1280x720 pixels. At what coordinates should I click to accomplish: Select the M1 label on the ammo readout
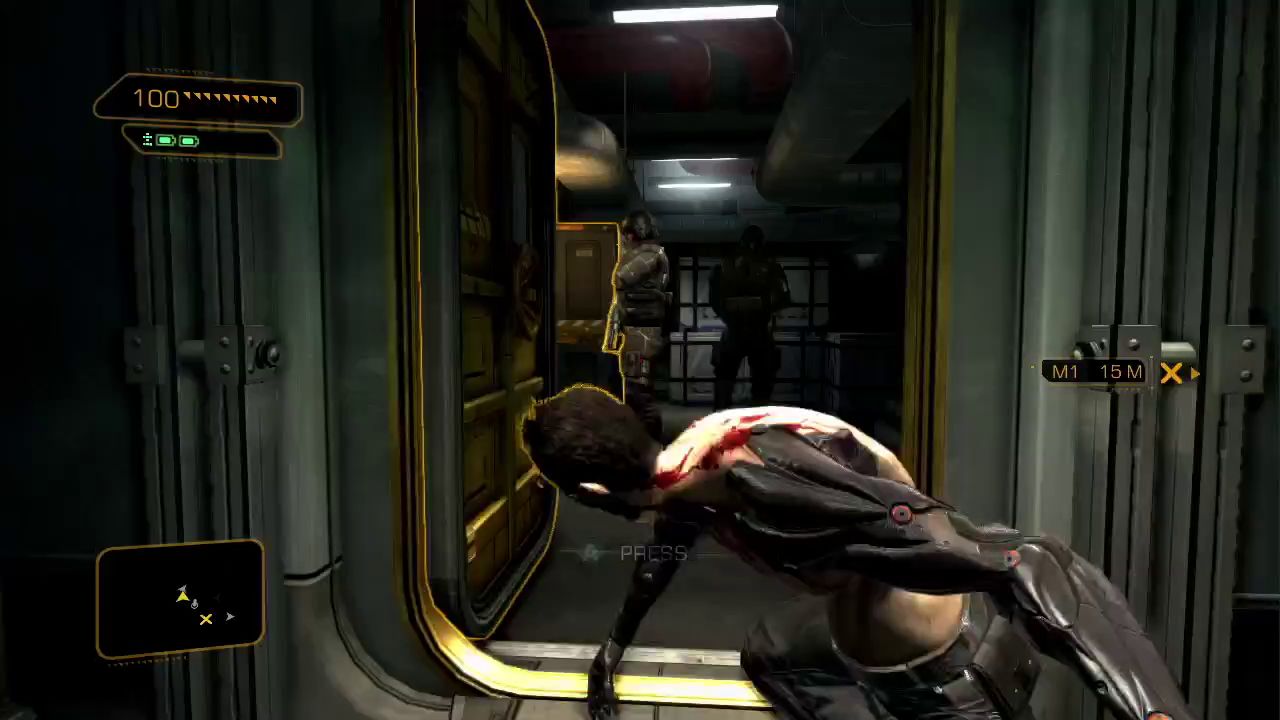1064,372
